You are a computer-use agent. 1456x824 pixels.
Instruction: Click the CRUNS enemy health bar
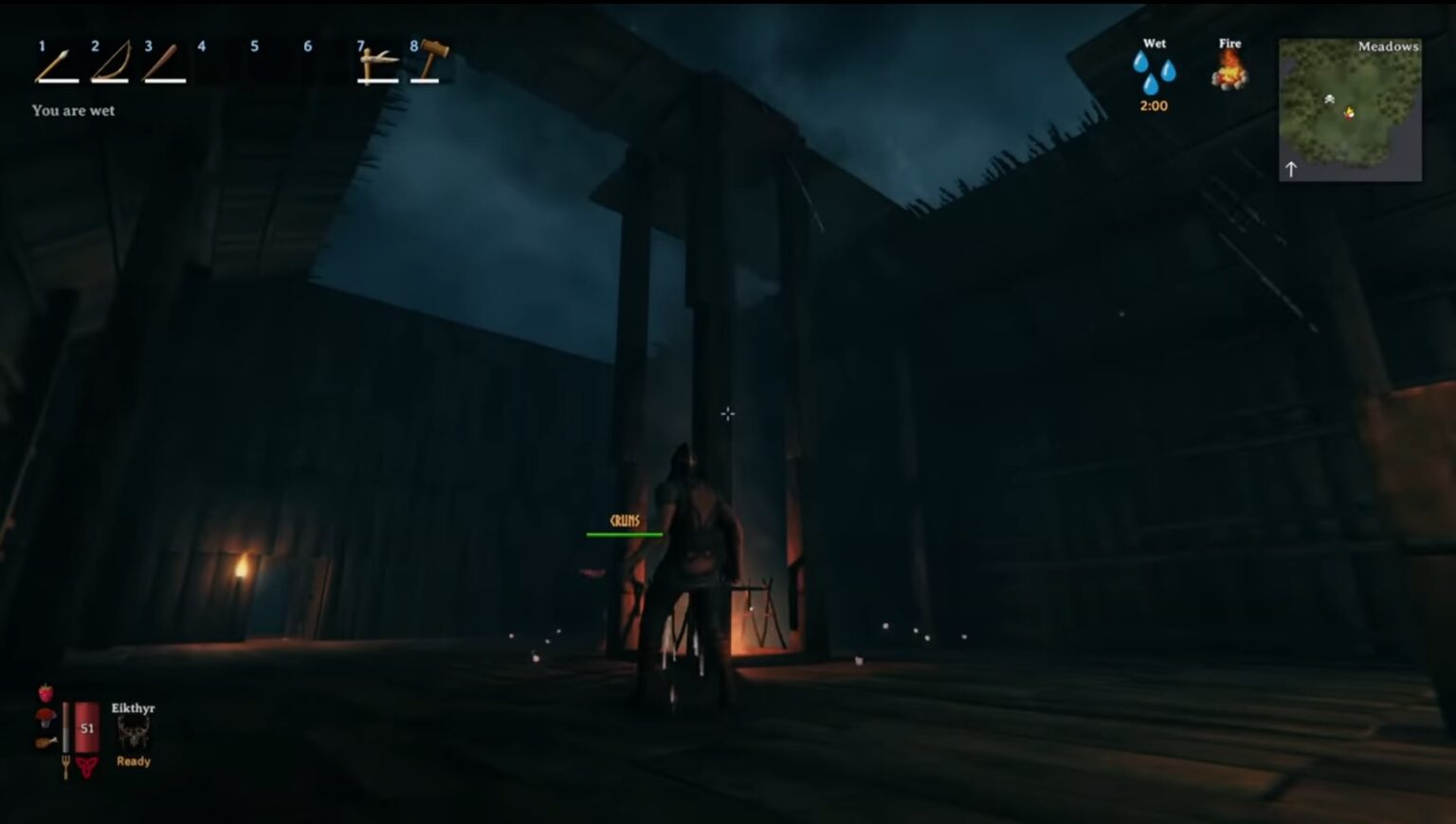point(625,532)
